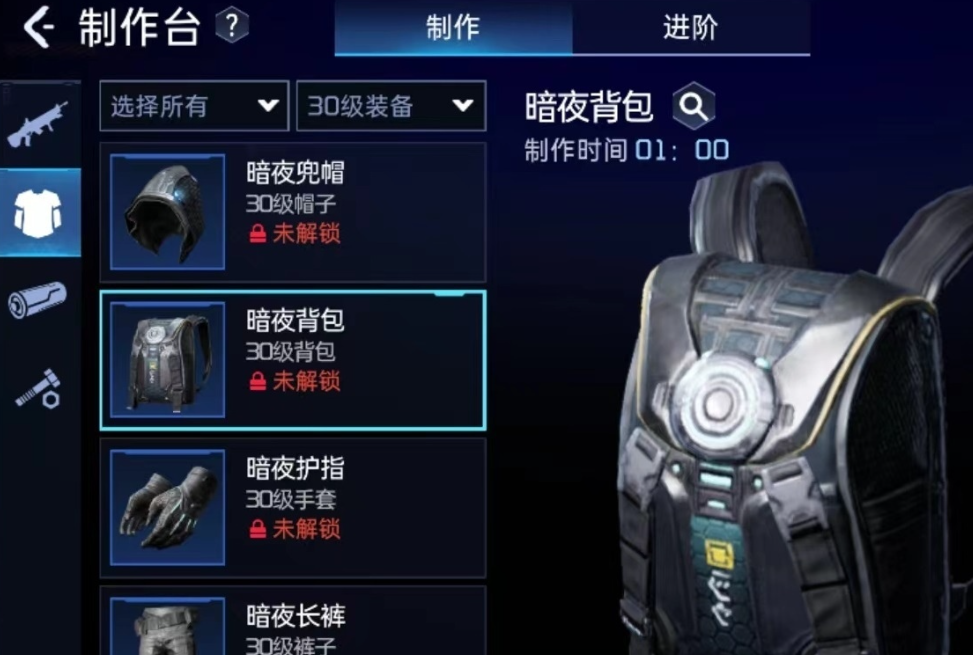Select the bolt and nut parts category
This screenshot has width=973, height=655.
pyautogui.click(x=38, y=388)
